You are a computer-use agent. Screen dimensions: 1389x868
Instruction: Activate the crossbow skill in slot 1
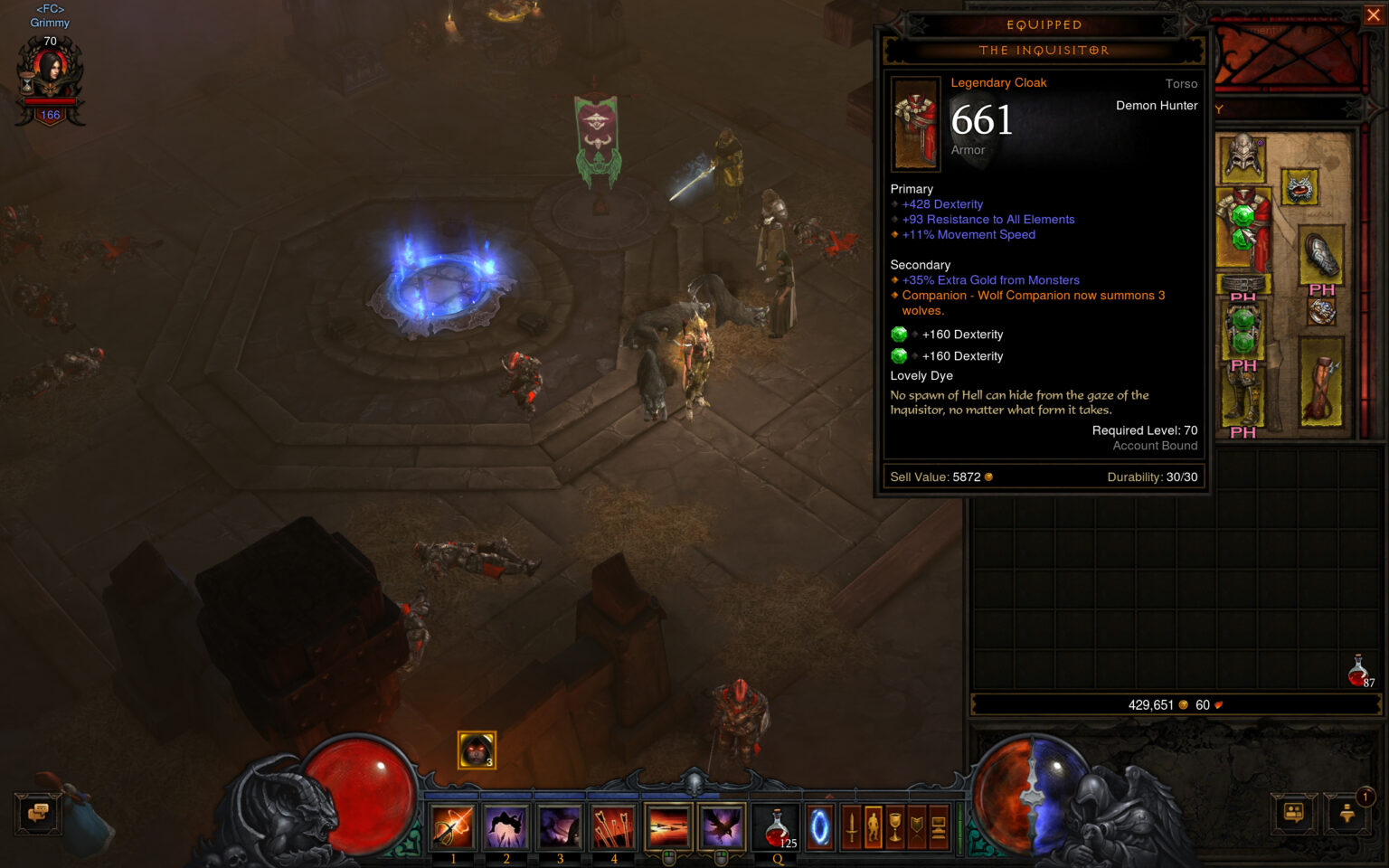pos(453,827)
